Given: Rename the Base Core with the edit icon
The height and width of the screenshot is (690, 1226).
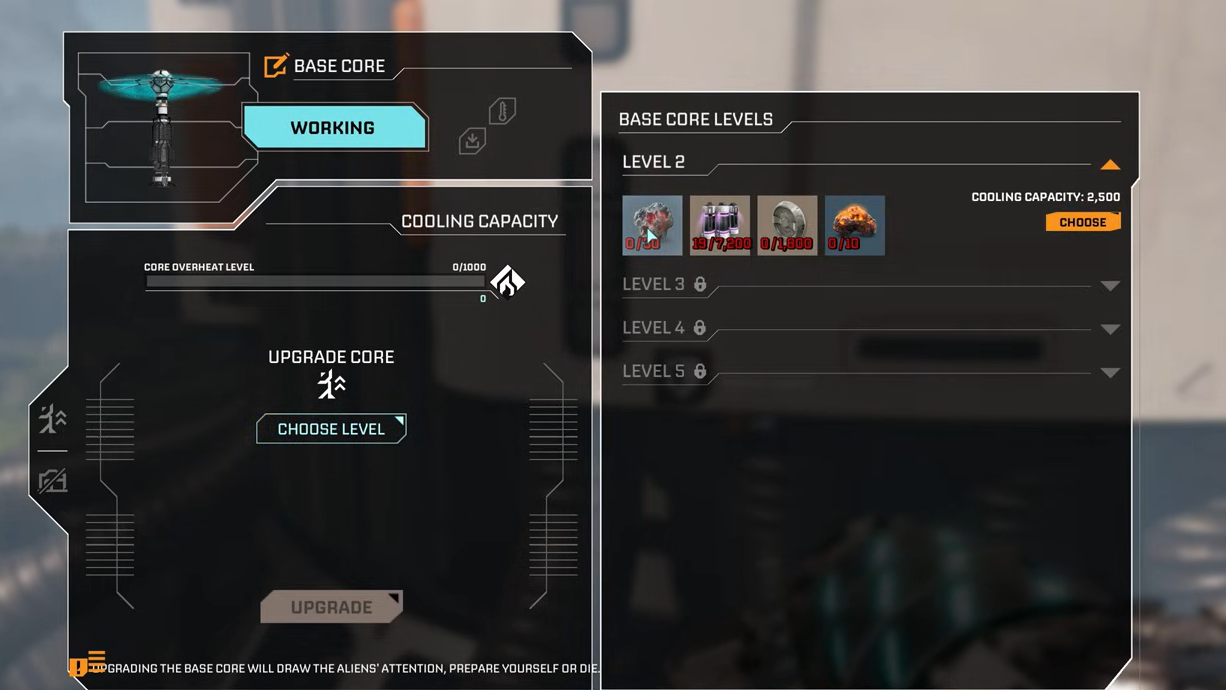Looking at the screenshot, I should pos(275,66).
